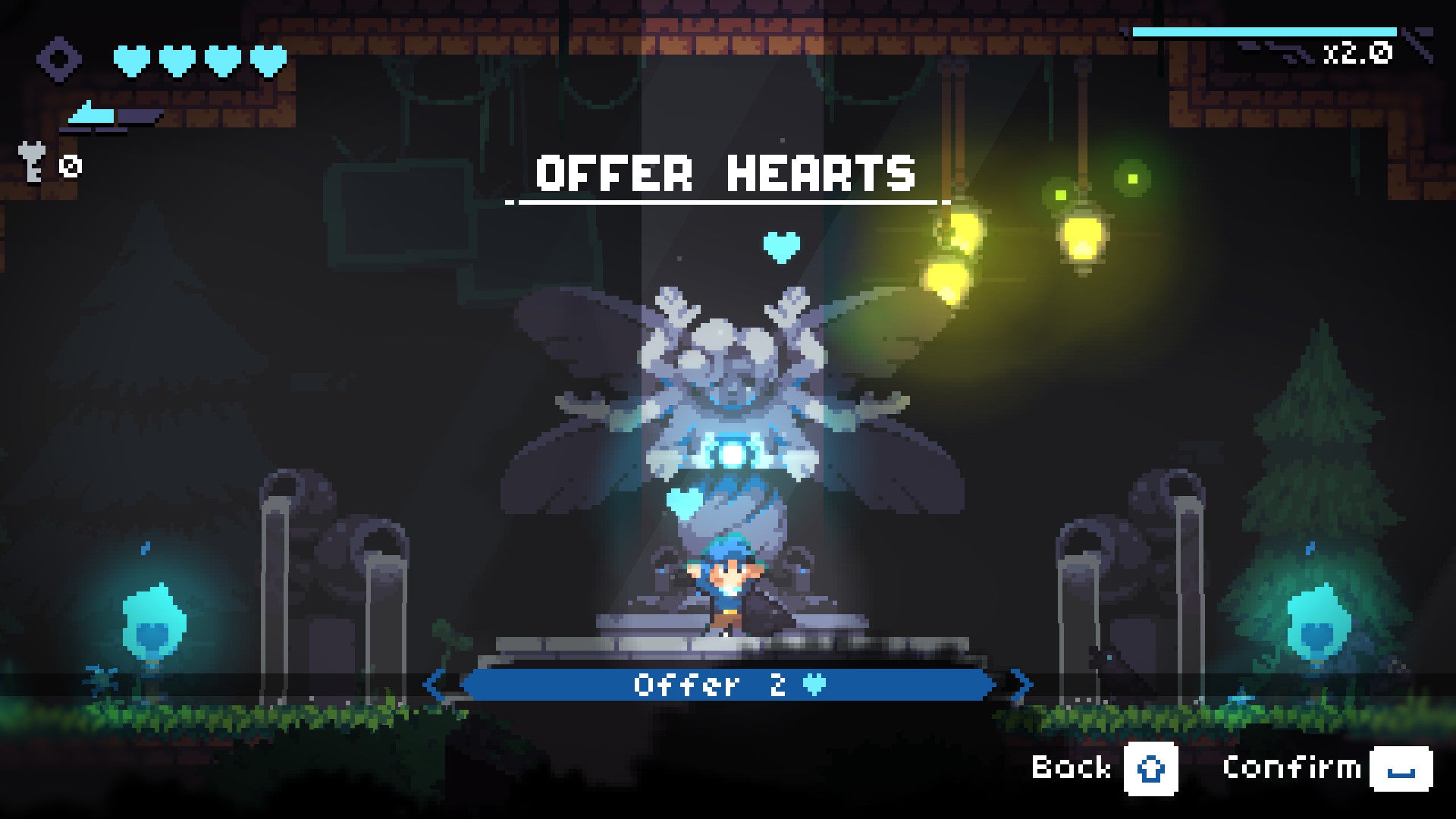Expand the Offer 2 selector bar
The image size is (1456, 819).
(728, 685)
